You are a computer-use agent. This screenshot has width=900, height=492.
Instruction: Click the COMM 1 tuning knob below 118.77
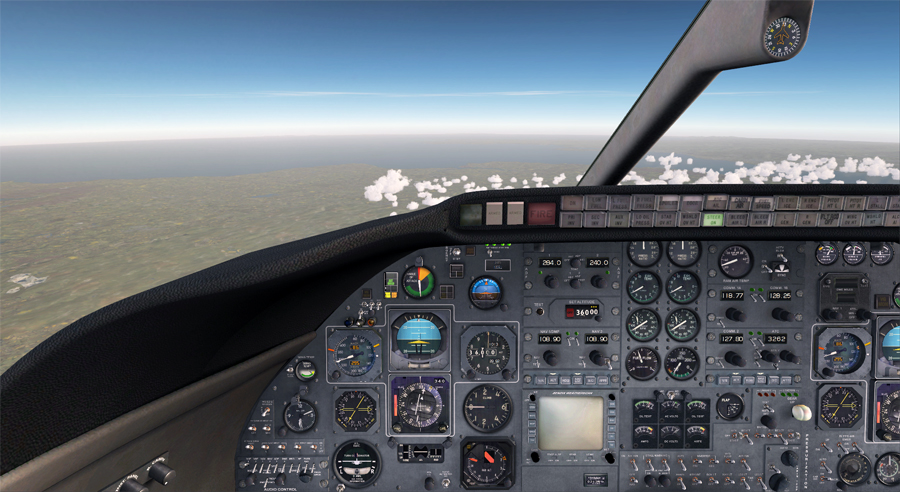click(x=735, y=314)
